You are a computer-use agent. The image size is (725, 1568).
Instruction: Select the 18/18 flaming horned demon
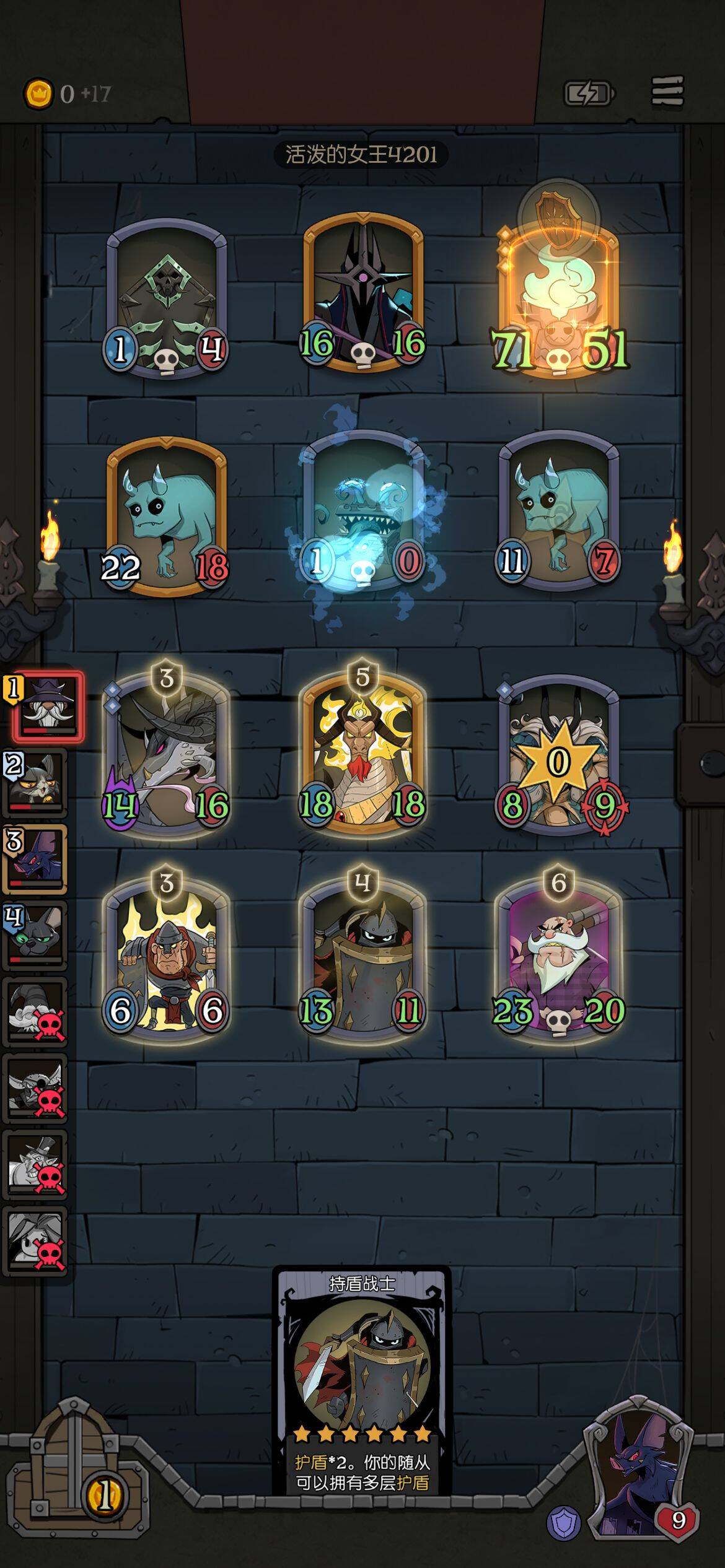click(x=362, y=756)
